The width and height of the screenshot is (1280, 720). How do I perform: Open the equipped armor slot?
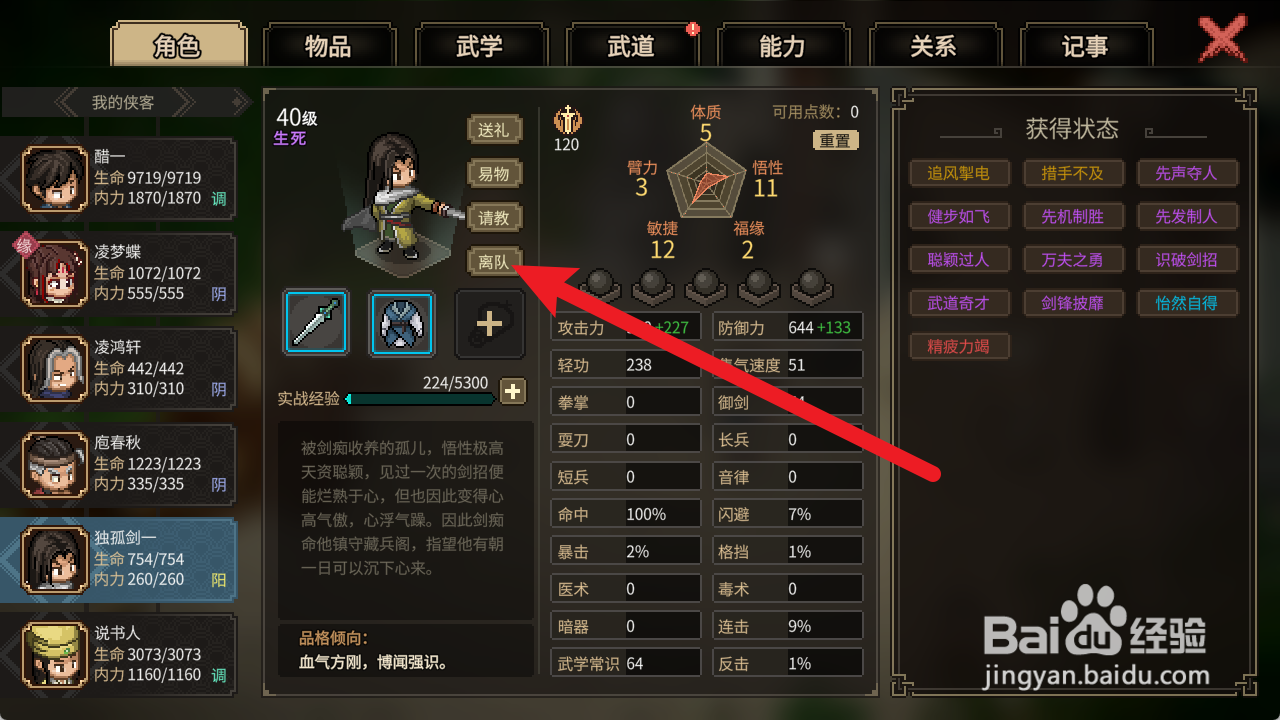400,322
